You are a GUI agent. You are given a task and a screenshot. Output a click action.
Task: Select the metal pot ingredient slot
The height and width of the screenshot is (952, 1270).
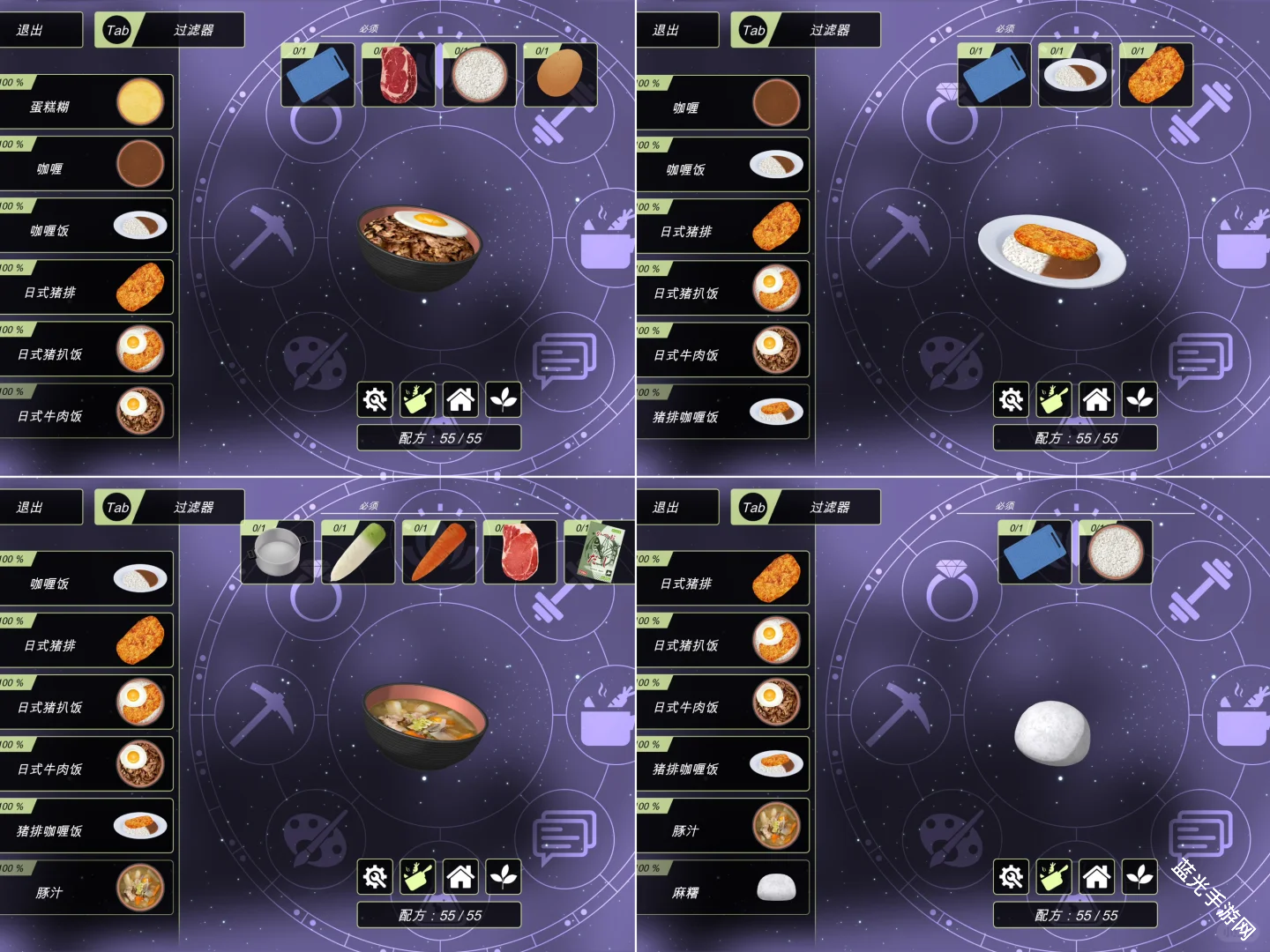[277, 553]
